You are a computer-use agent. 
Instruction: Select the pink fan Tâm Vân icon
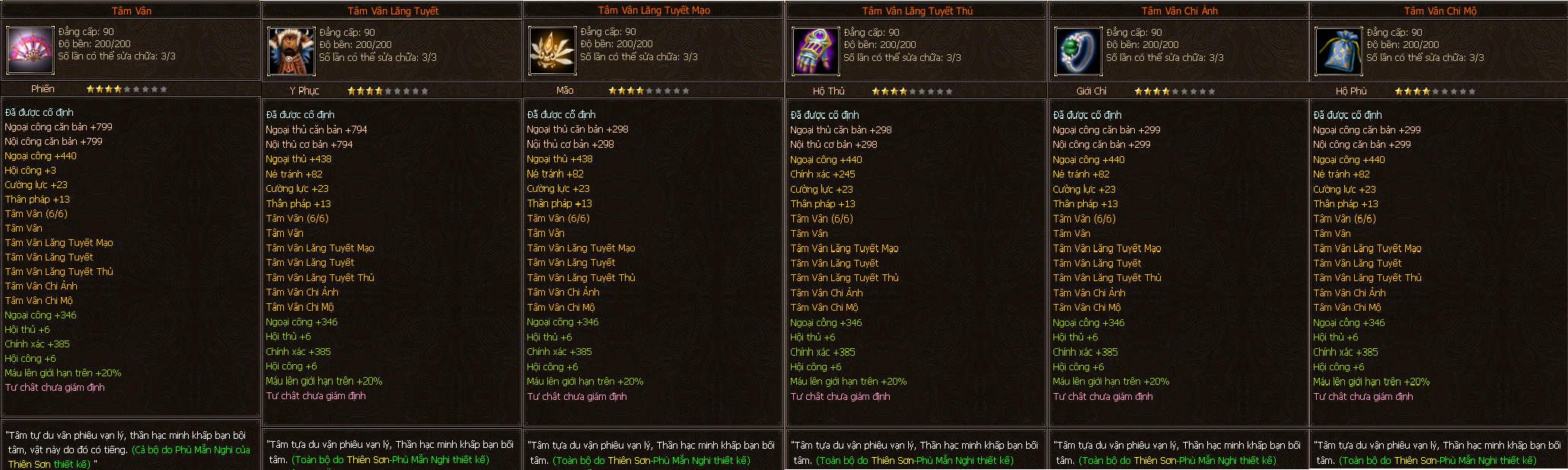30,50
